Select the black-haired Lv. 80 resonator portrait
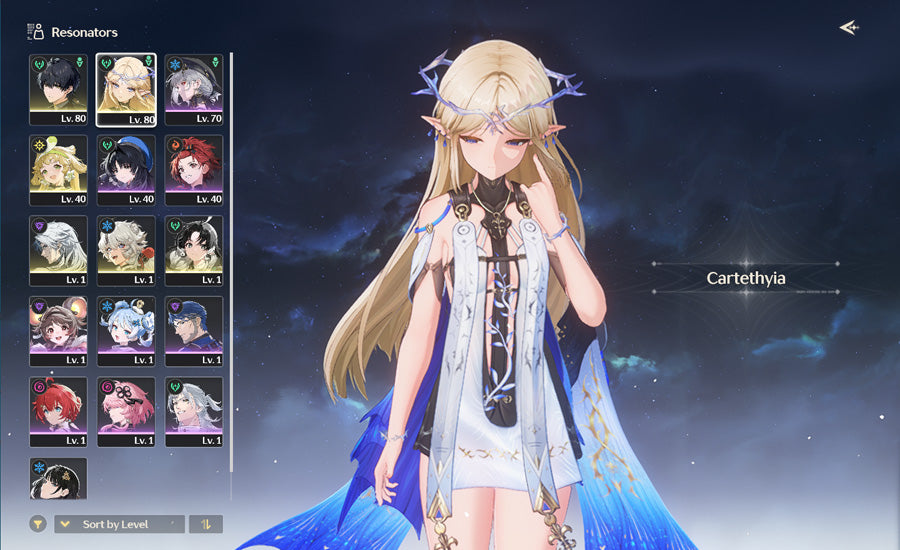900x550 pixels. tap(58, 90)
